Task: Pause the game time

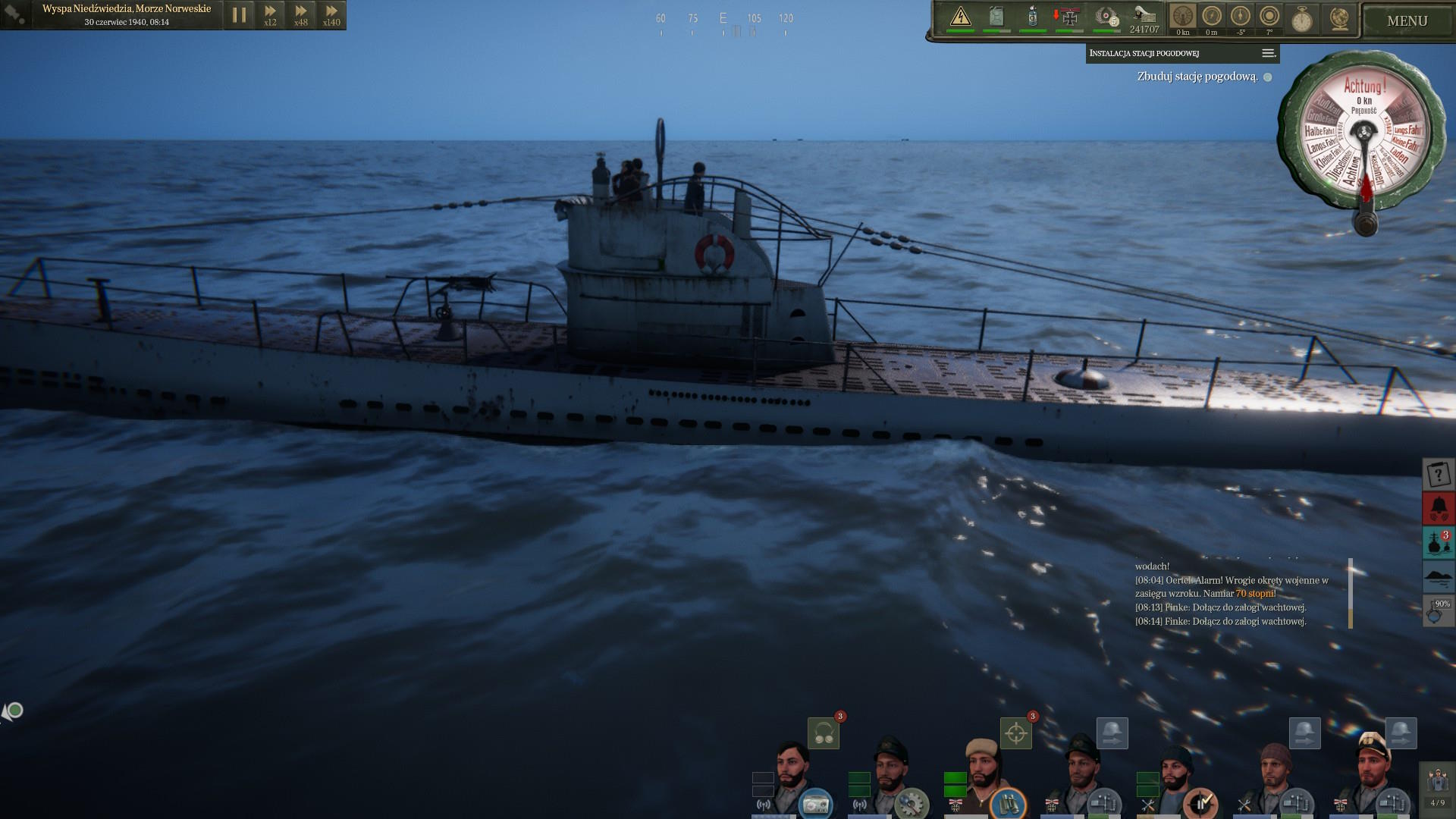Action: click(240, 14)
